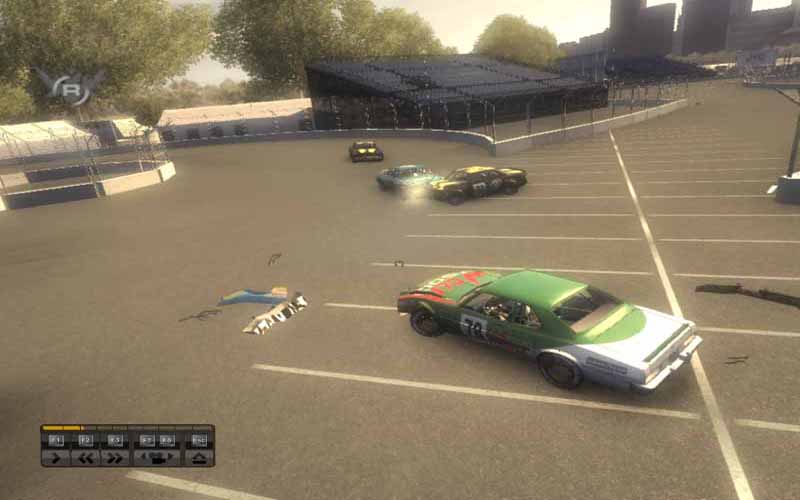Fast-forward the replay with the double-right arrows

point(115,458)
